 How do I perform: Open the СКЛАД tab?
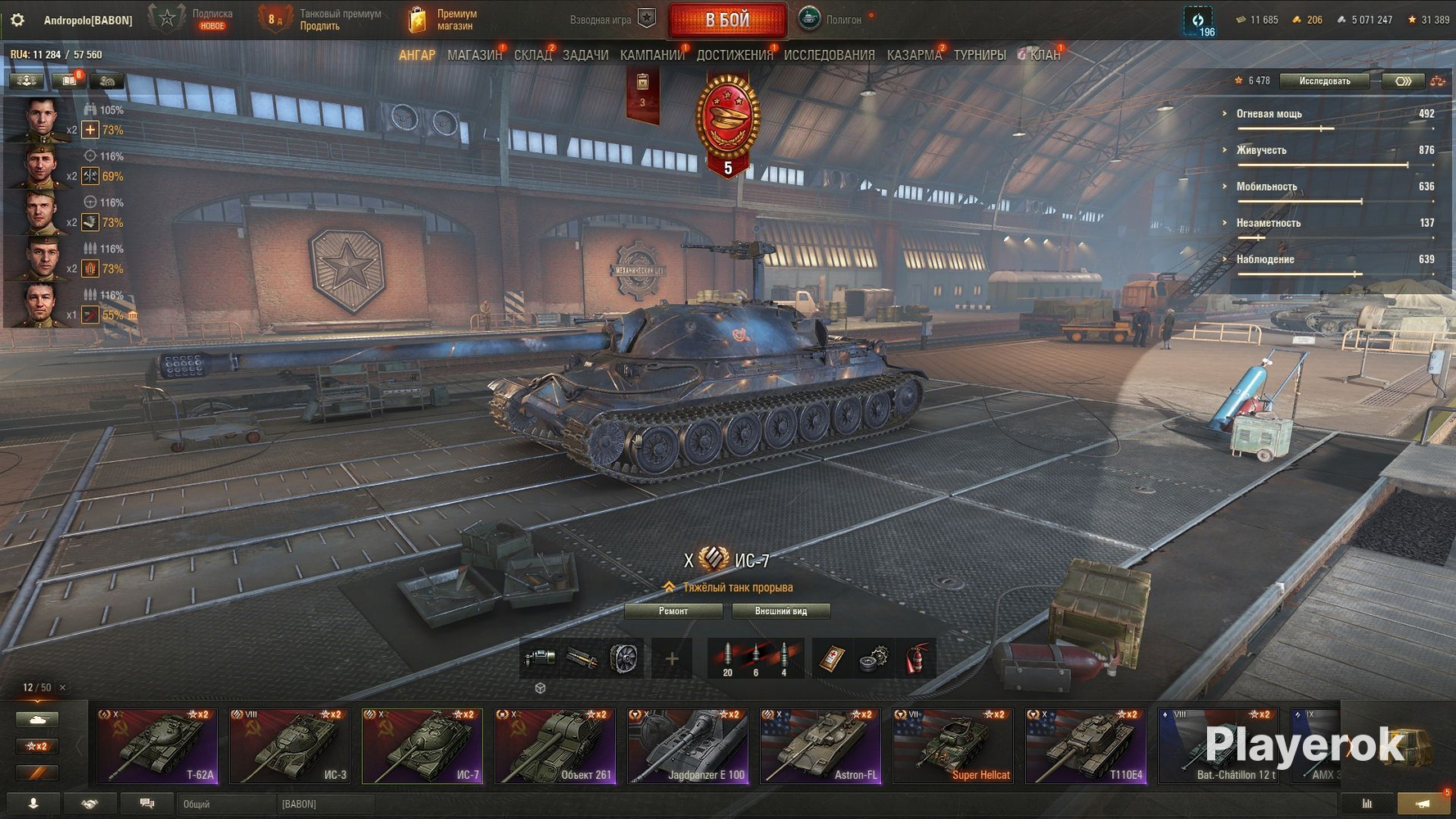[x=532, y=55]
